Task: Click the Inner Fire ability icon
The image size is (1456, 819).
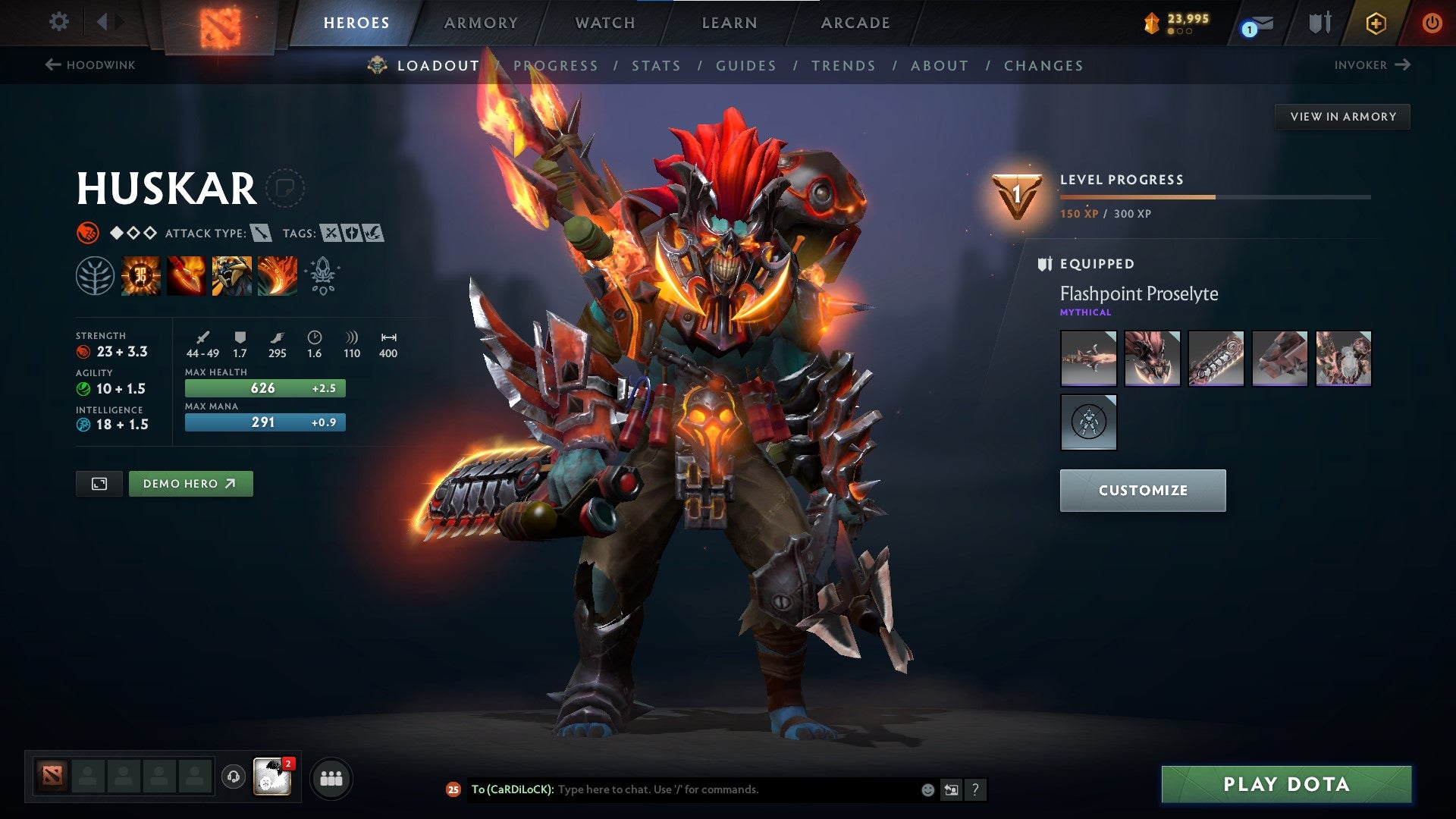Action: pyautogui.click(x=141, y=275)
